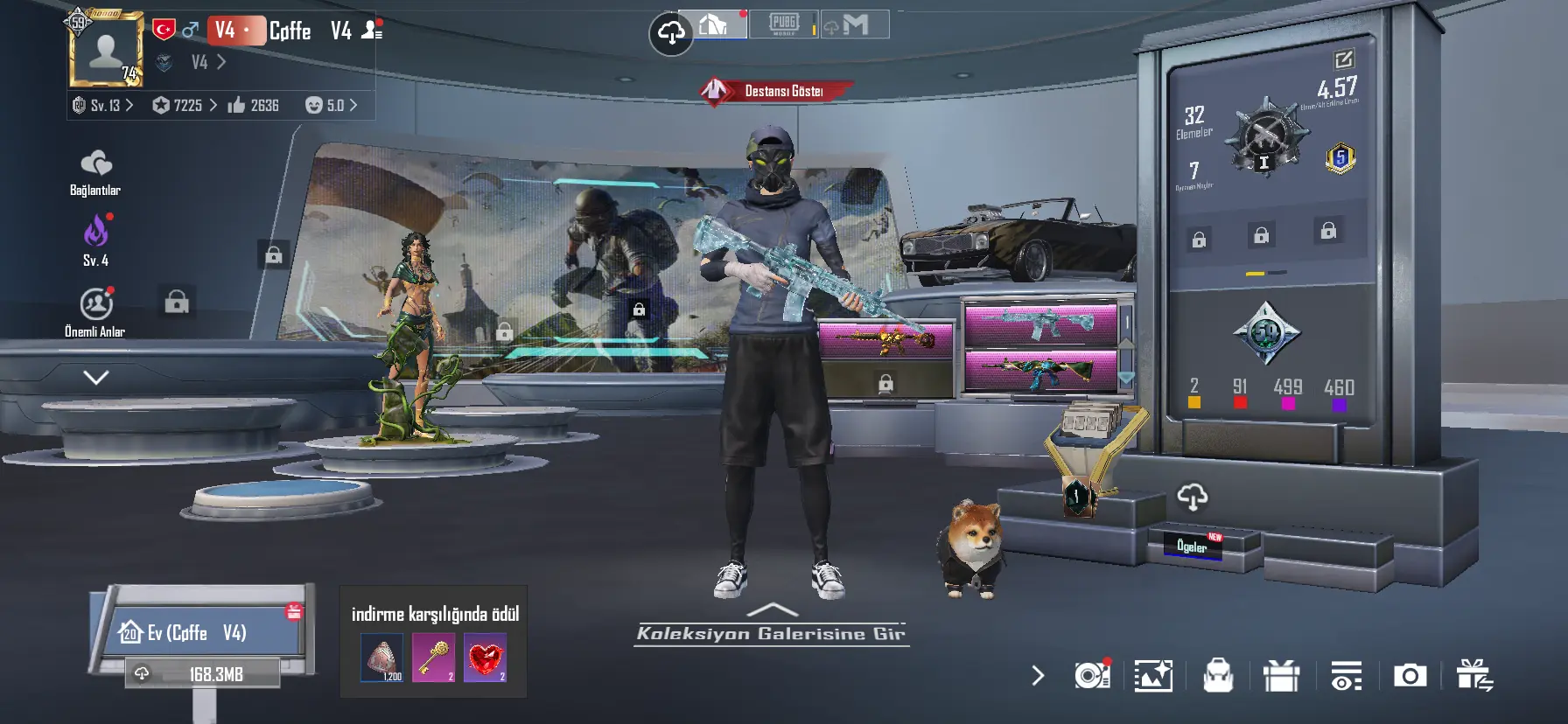This screenshot has height=724, width=1568.
Task: Show the RP Sv. 13 details
Action: [104, 106]
